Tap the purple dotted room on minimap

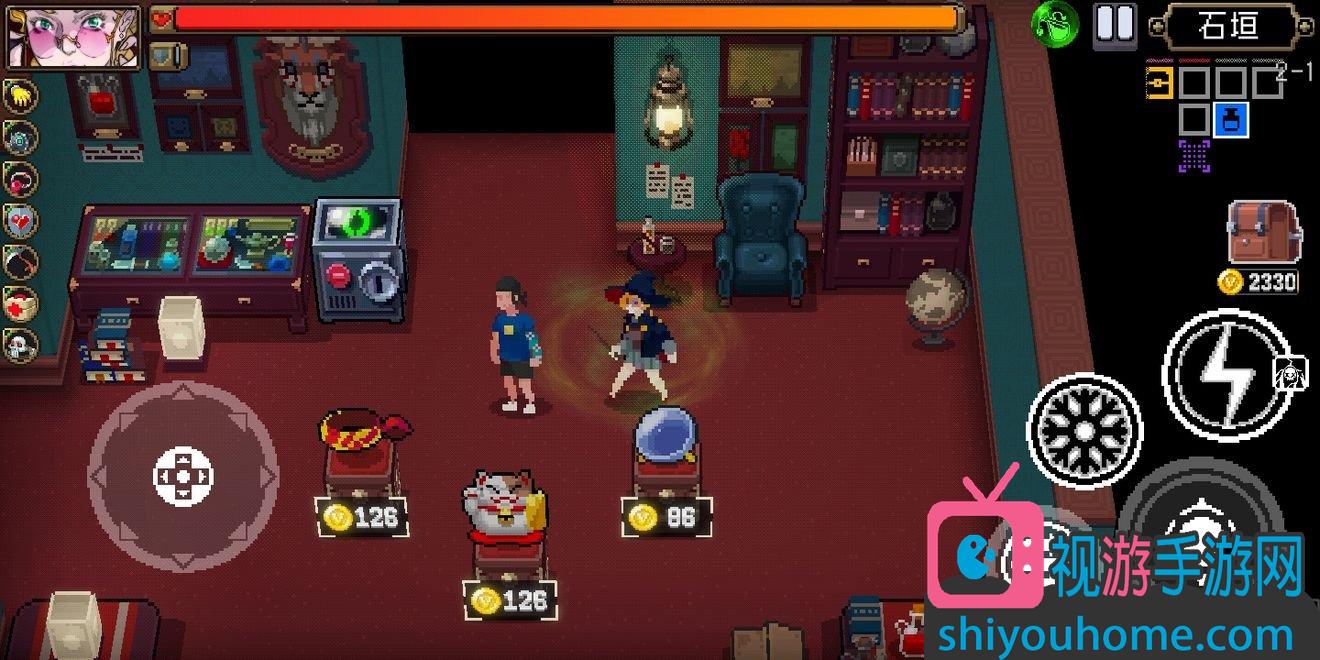tap(1194, 155)
